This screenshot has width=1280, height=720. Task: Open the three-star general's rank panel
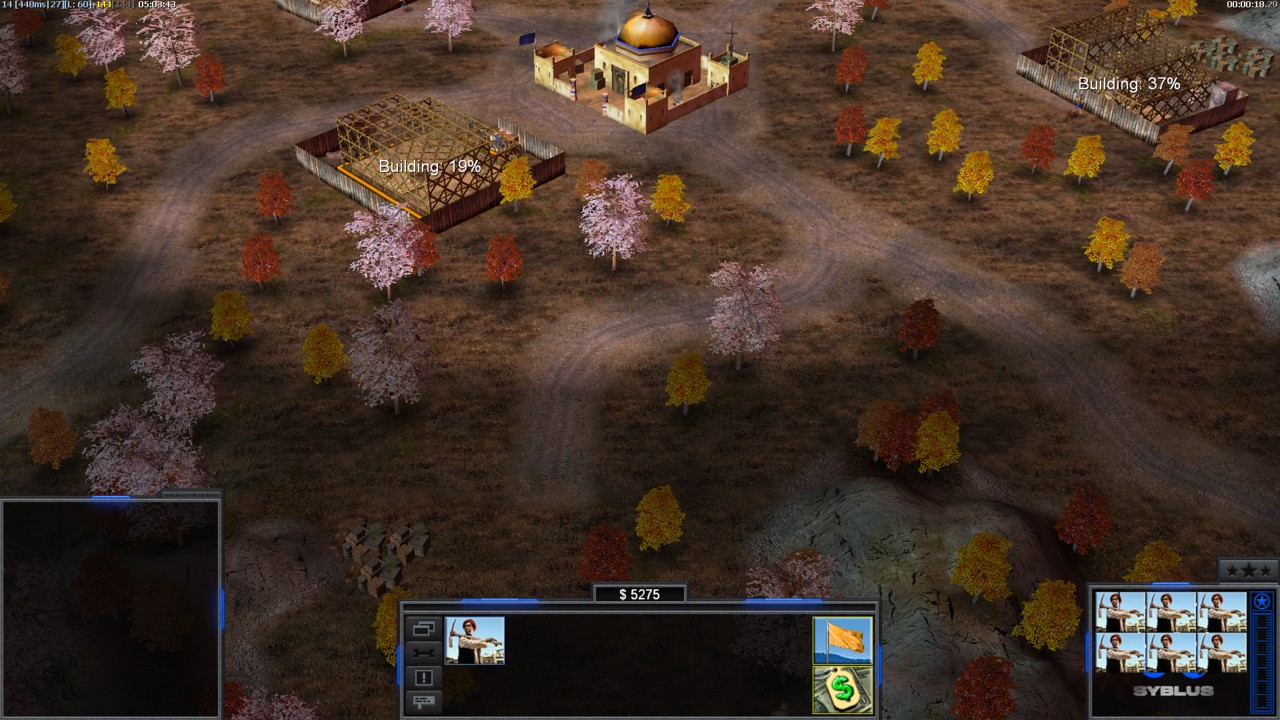[1248, 571]
